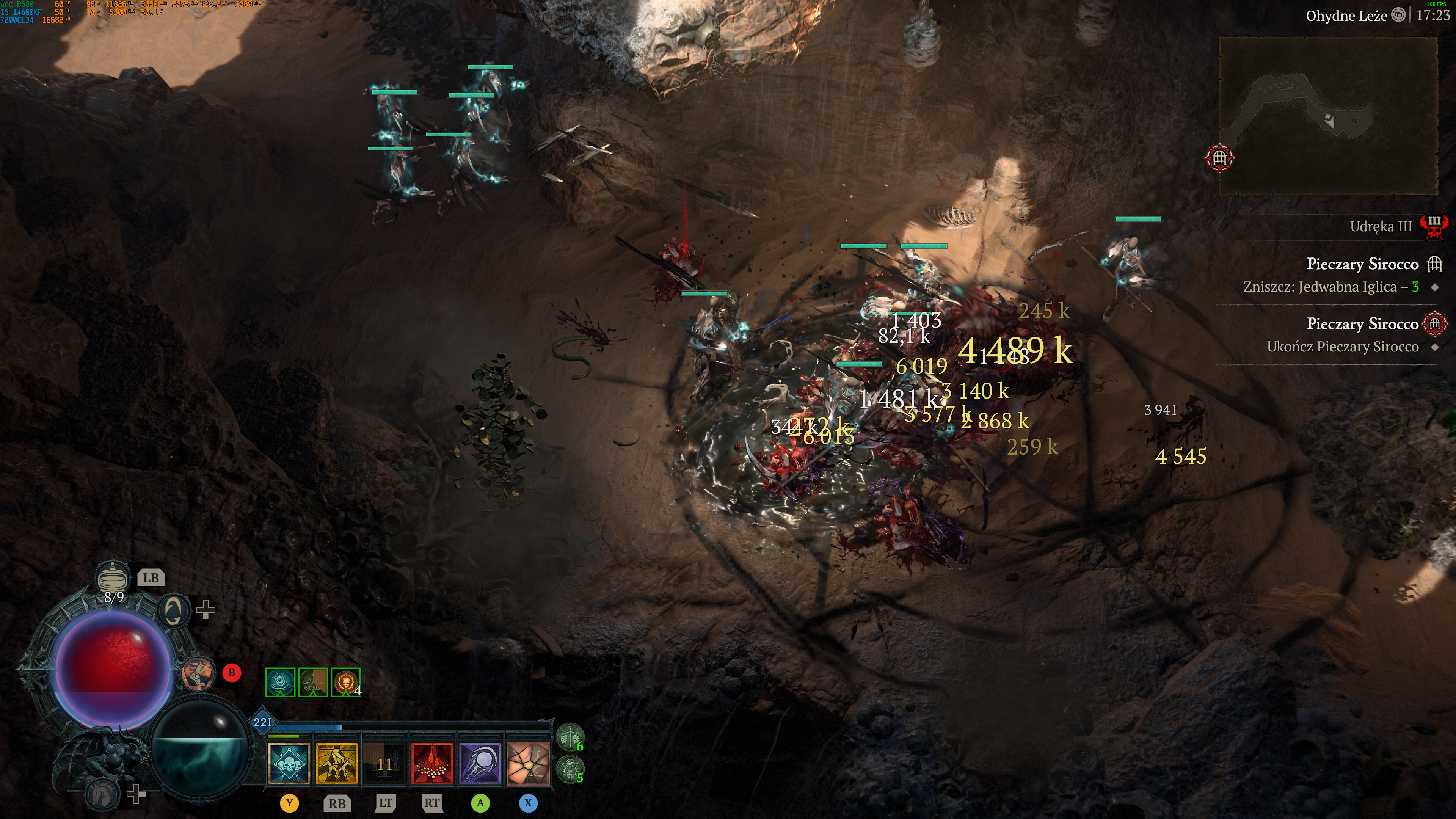Activate the golden tendrils skill
Screen dimensions: 1456x819
[337, 764]
